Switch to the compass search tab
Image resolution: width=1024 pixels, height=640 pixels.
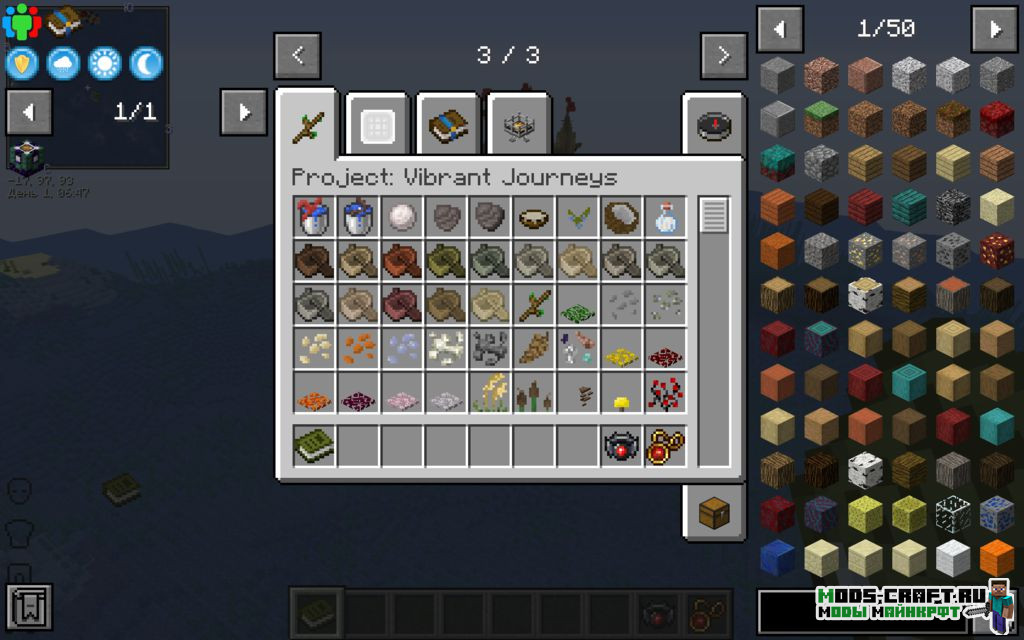pyautogui.click(x=713, y=126)
